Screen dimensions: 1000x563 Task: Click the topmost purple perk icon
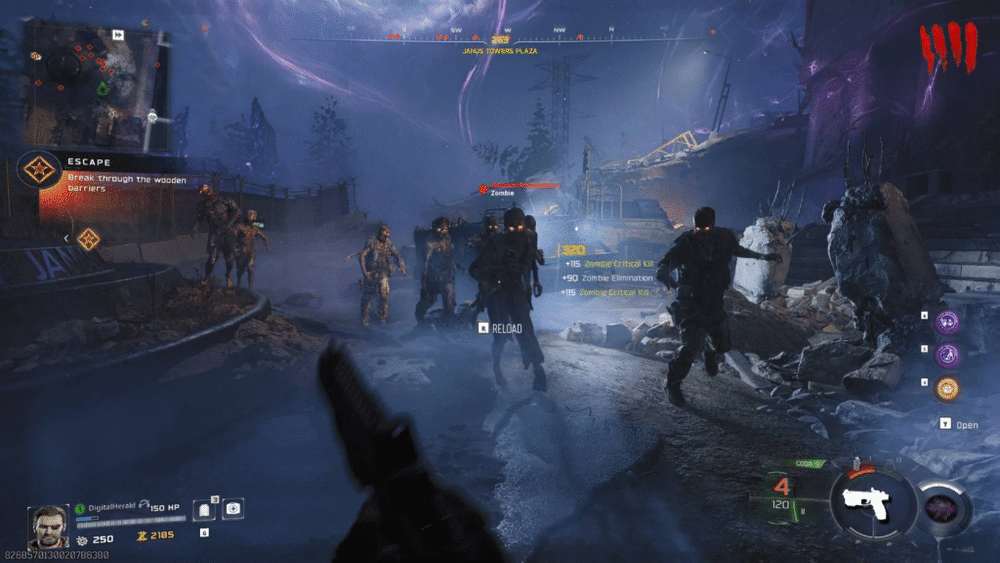(947, 321)
